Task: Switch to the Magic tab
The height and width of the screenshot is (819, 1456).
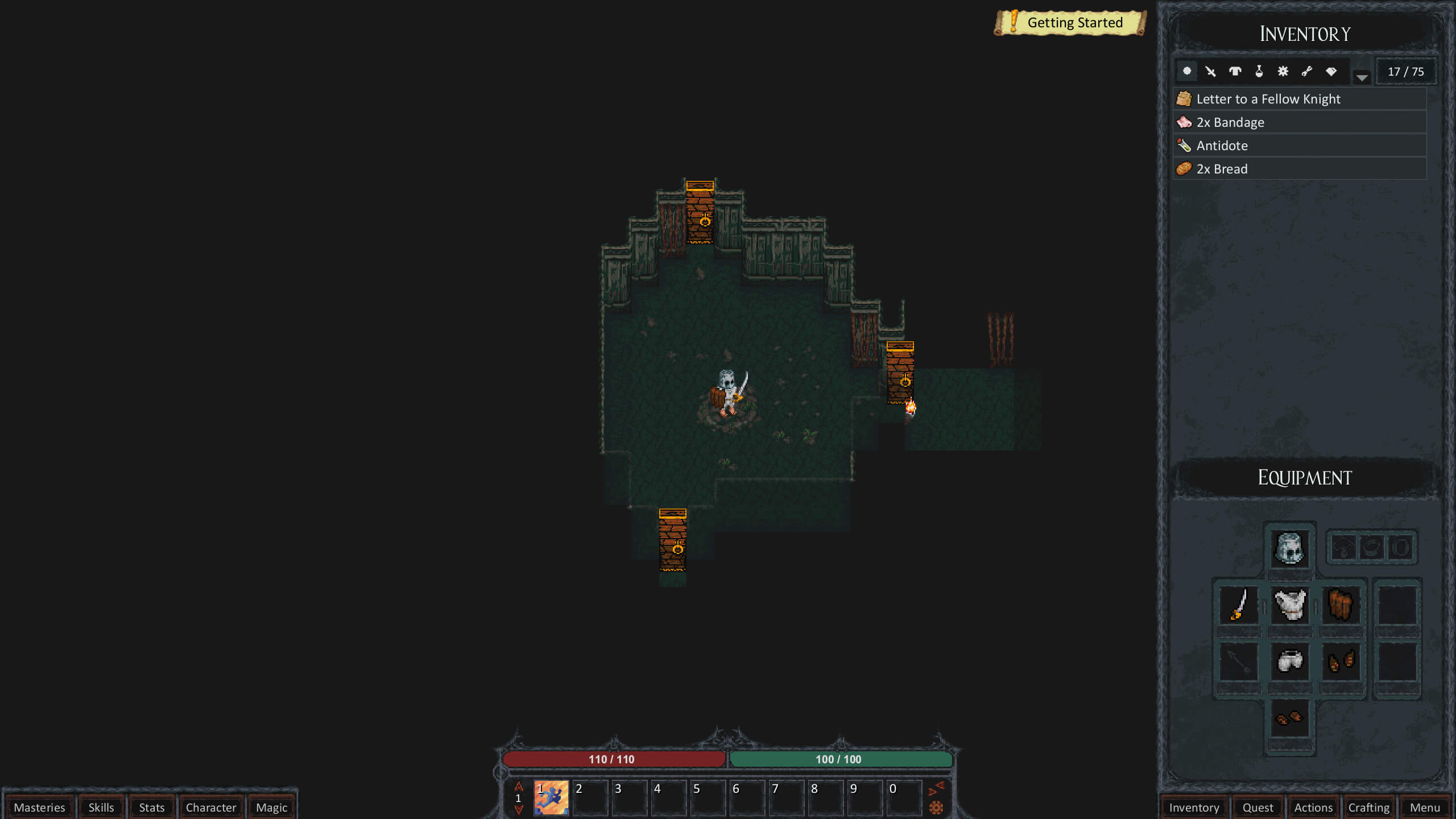Action: [271, 807]
